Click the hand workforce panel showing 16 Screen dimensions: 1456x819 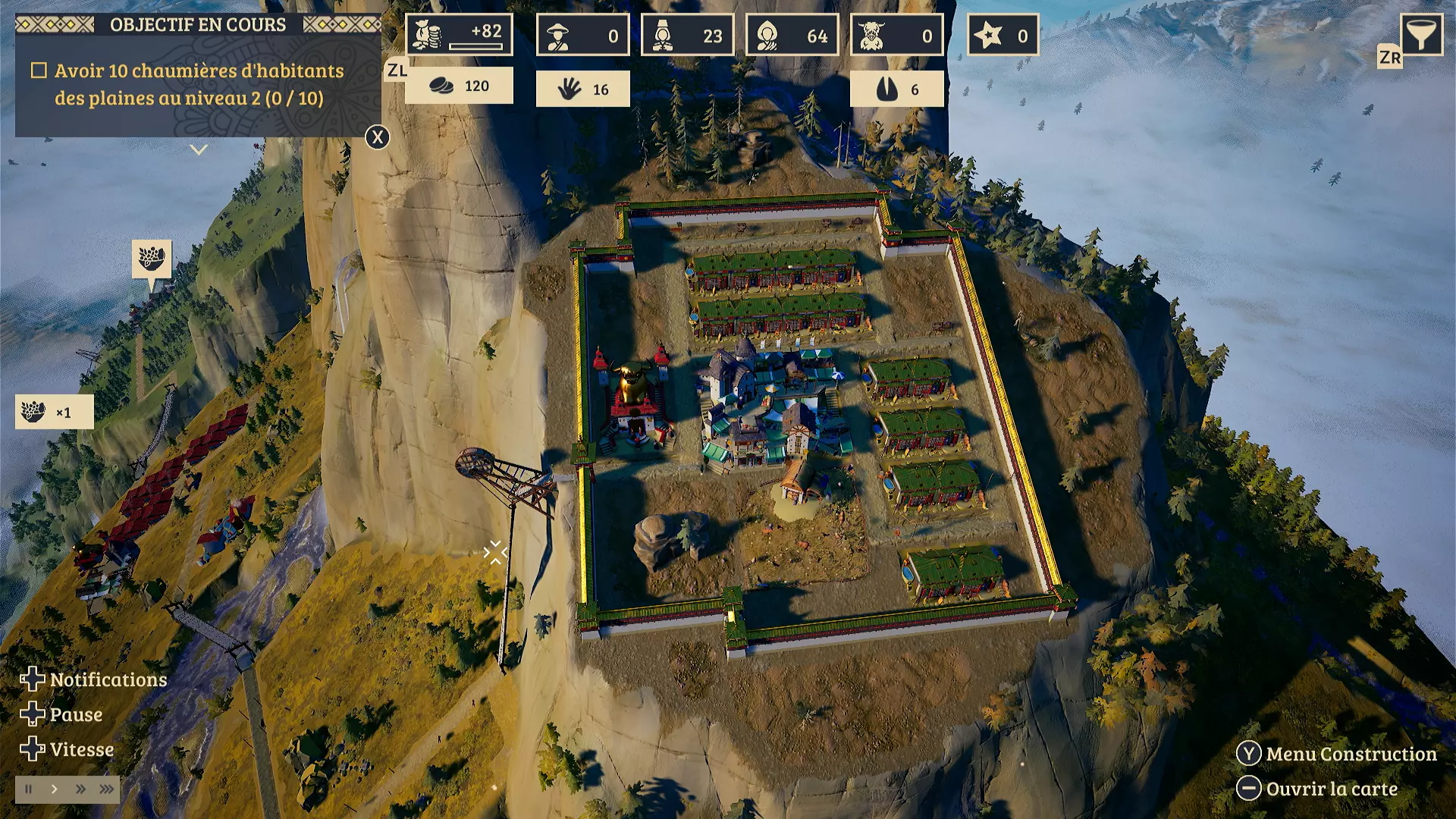pyautogui.click(x=582, y=89)
